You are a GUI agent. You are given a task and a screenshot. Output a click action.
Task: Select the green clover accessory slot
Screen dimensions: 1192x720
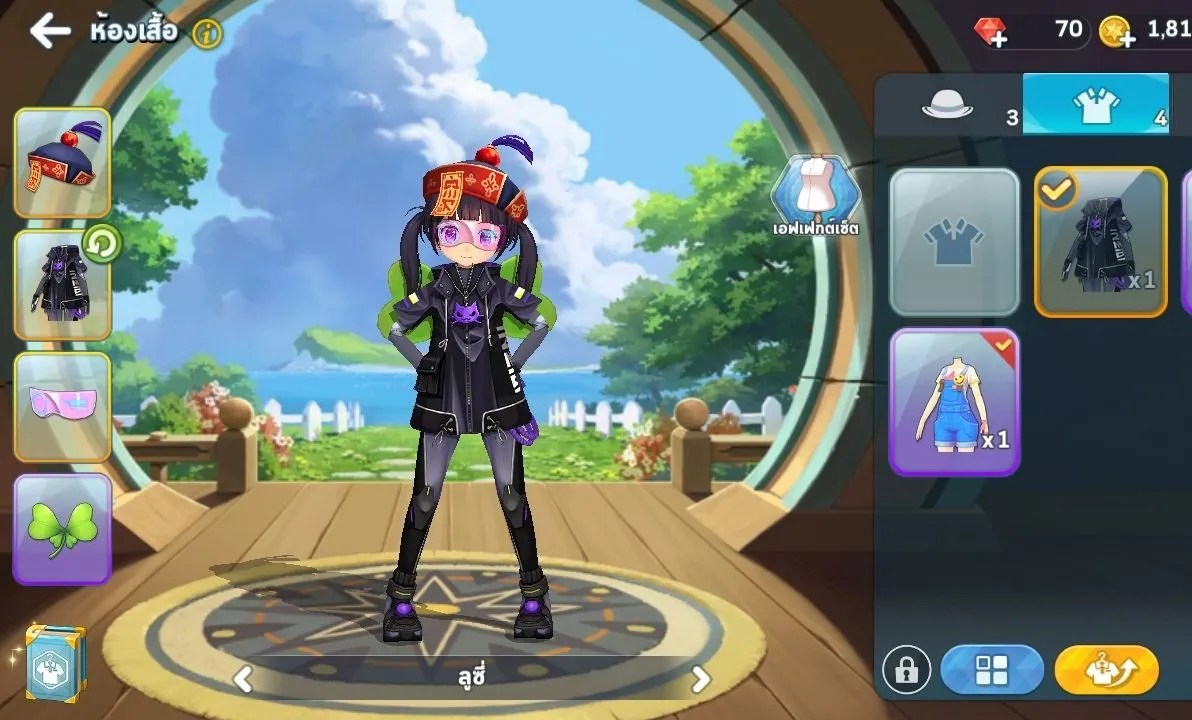tap(62, 528)
